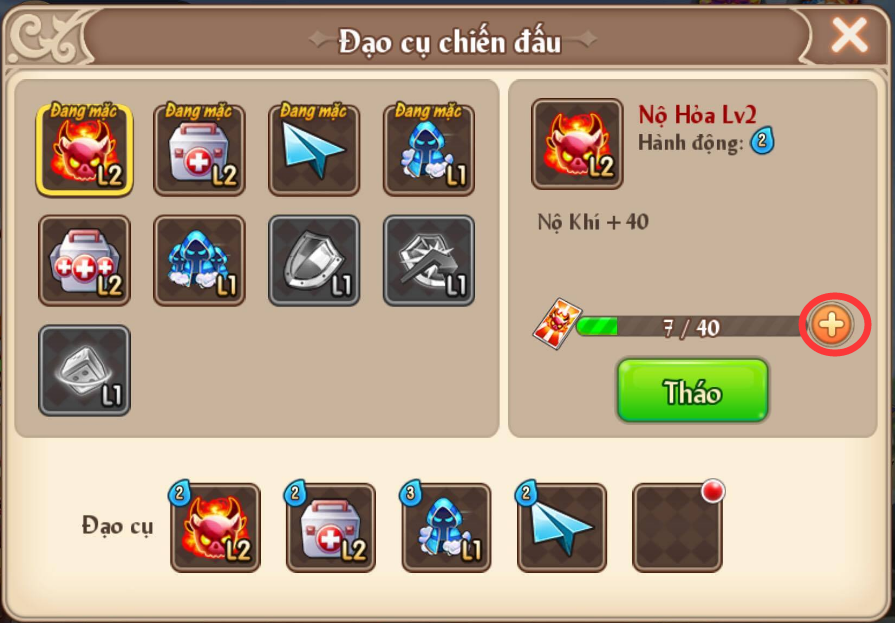Screen dimensions: 895x623
Task: Select the grey shield L1 item
Action: tap(314, 260)
